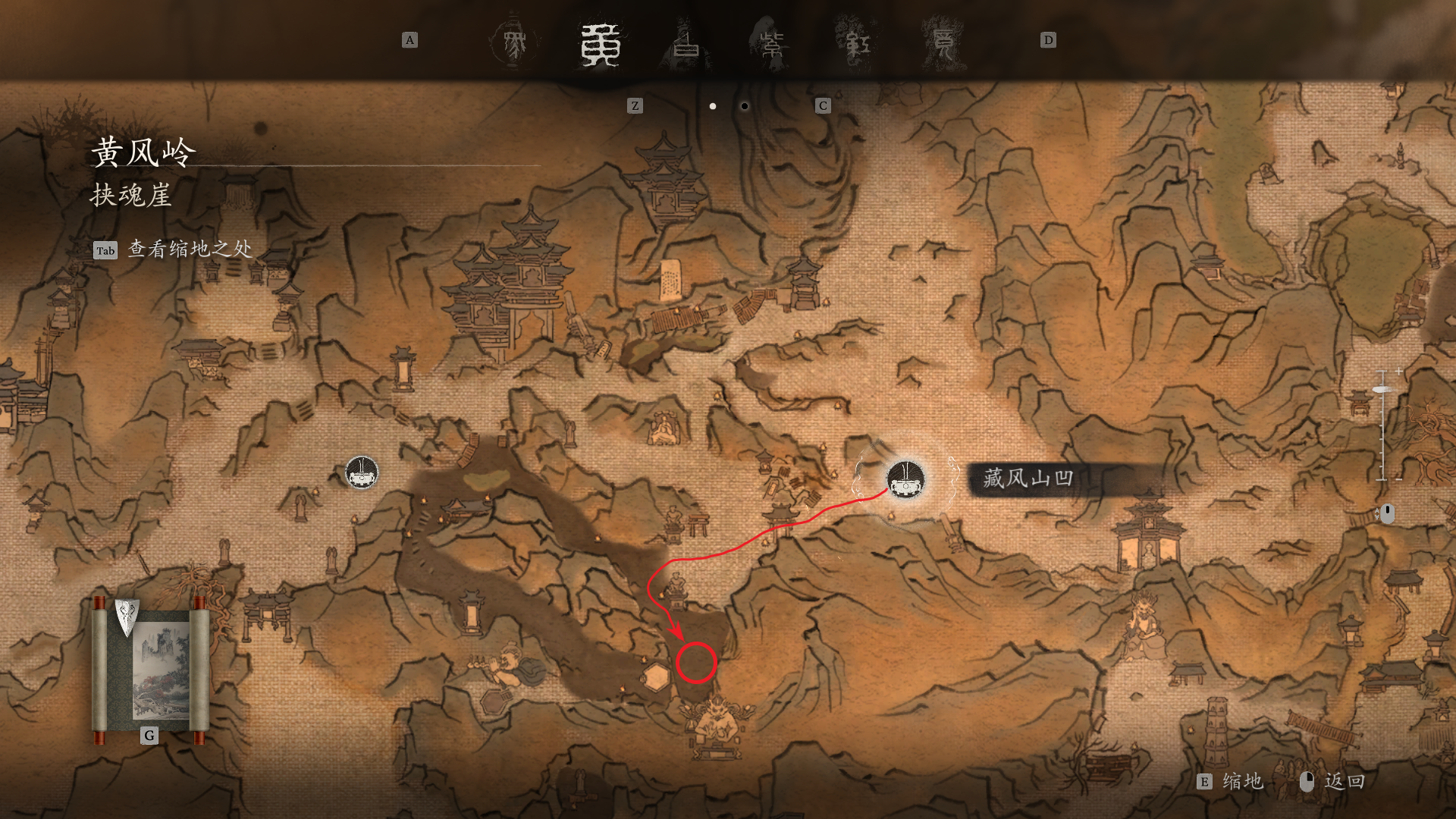Open the 白 chapter map tab
The height and width of the screenshot is (819, 1456).
[687, 43]
